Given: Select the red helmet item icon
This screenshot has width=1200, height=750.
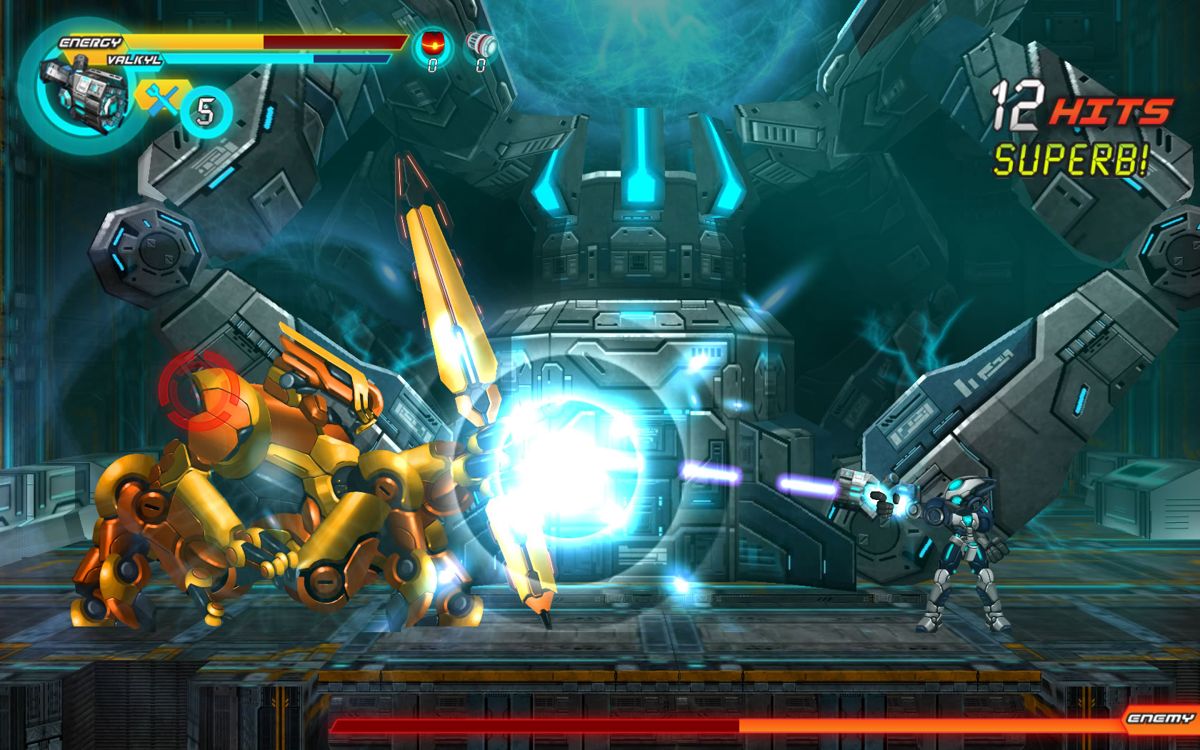Looking at the screenshot, I should [x=433, y=44].
